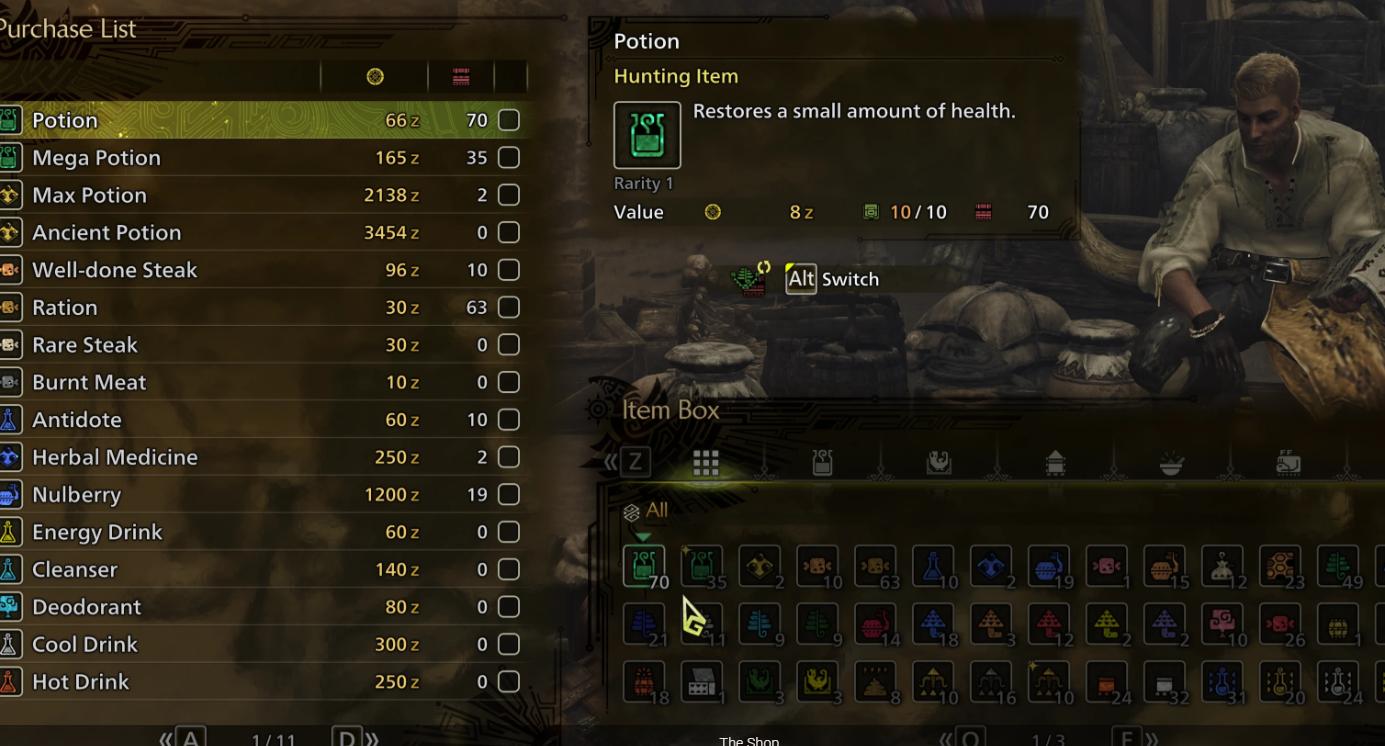Check the Antidote row checkbox
This screenshot has width=1385, height=746.
pyautogui.click(x=509, y=420)
